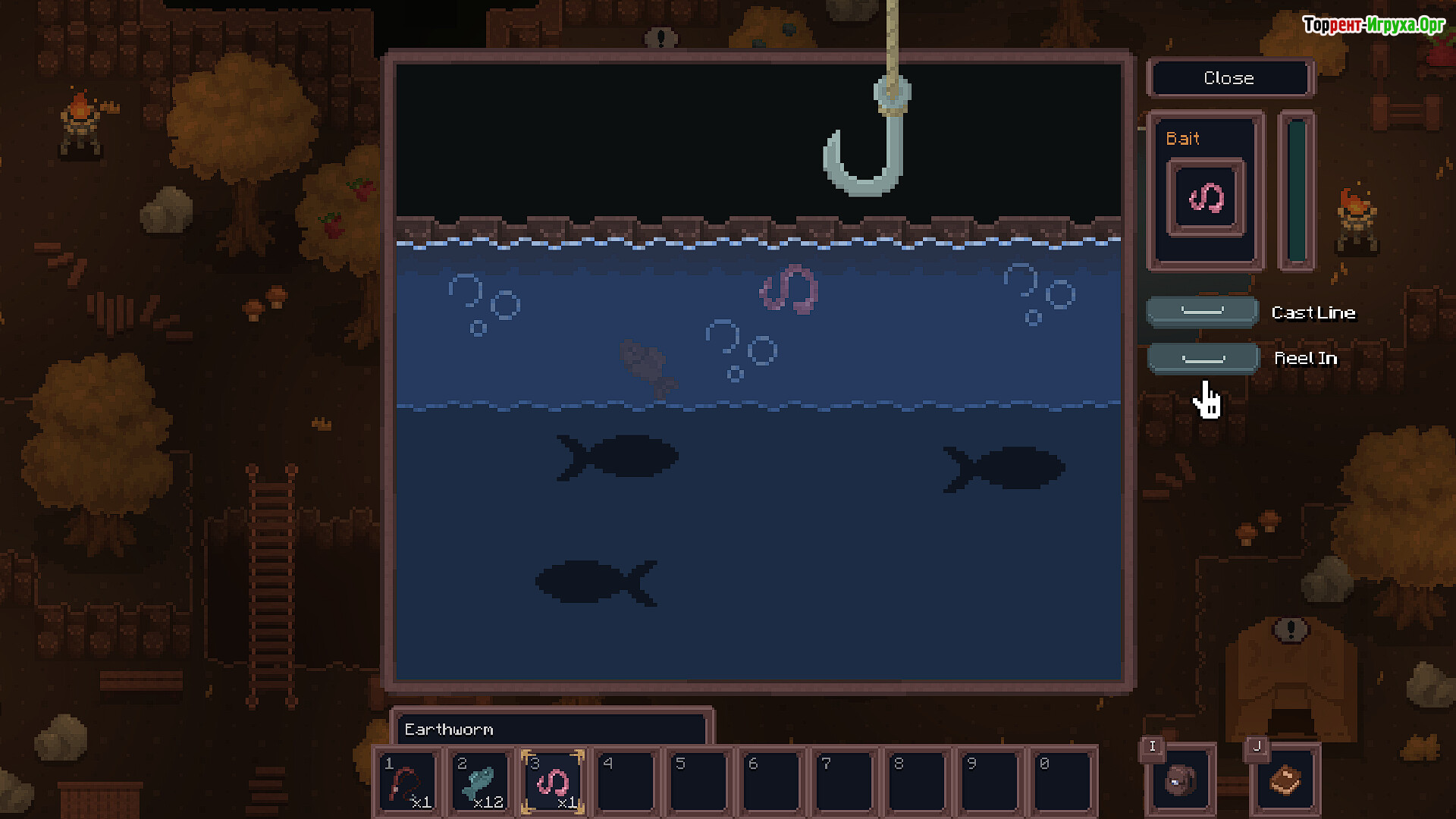Screen dimensions: 1456x819
Task: Open the journal book icon
Action: point(1285,780)
